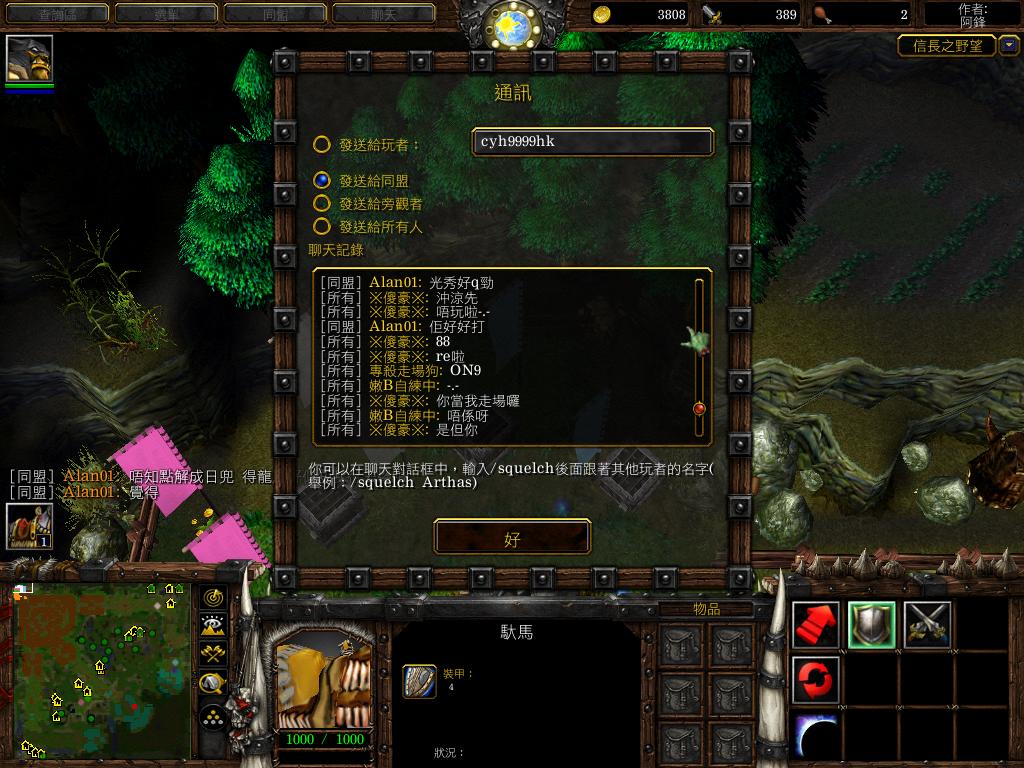Open the 同盟 allies menu

pos(275,14)
